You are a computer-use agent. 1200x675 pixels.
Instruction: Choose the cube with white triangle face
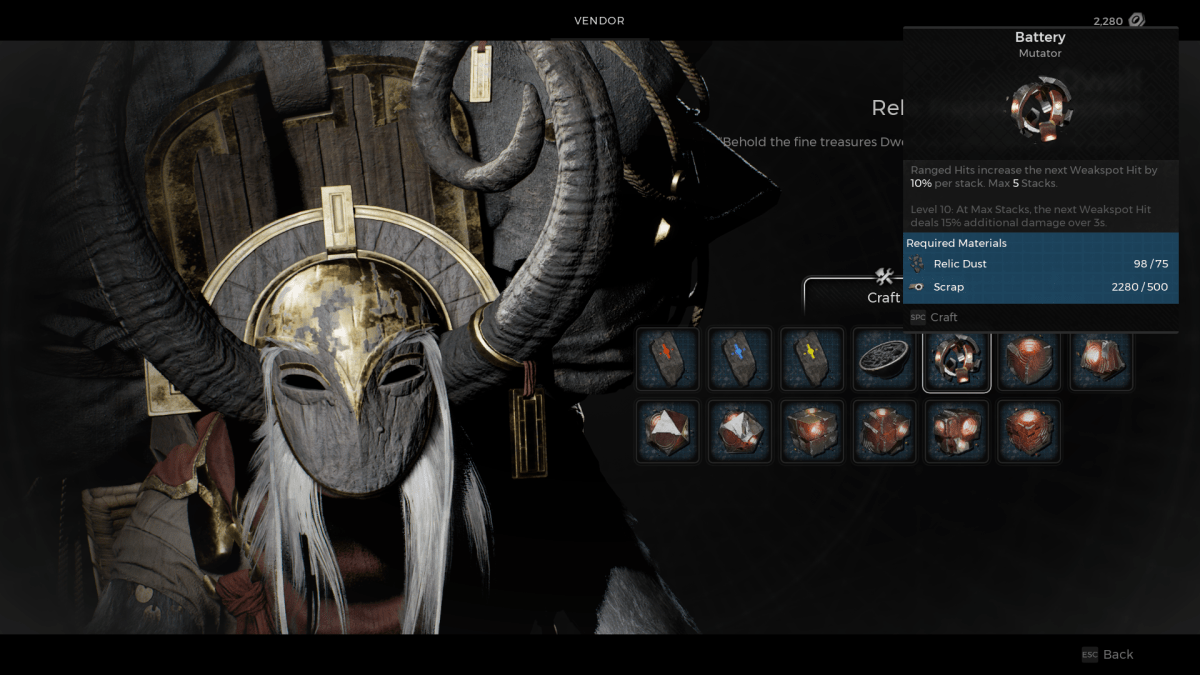click(x=668, y=431)
